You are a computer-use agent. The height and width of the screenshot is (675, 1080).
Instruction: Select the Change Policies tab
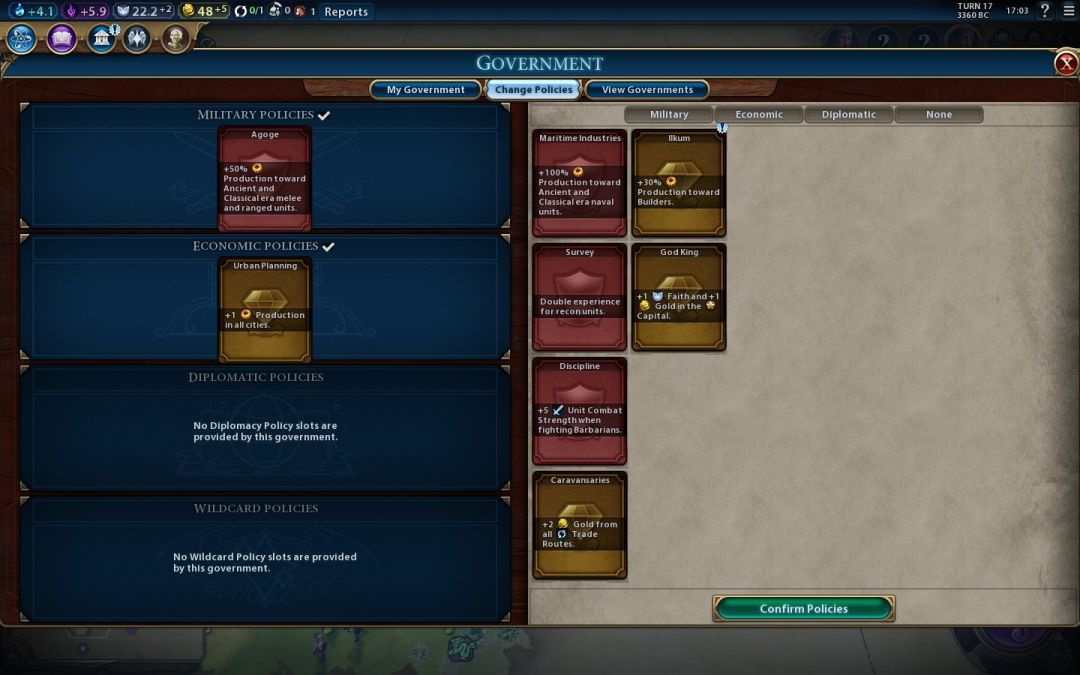click(533, 90)
